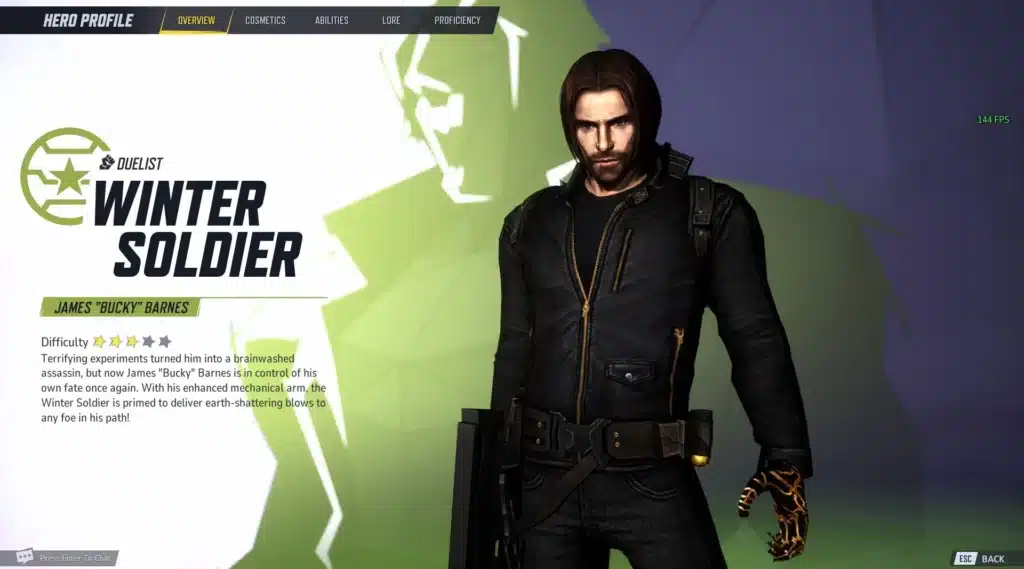Select the Lore tab

pos(391,20)
